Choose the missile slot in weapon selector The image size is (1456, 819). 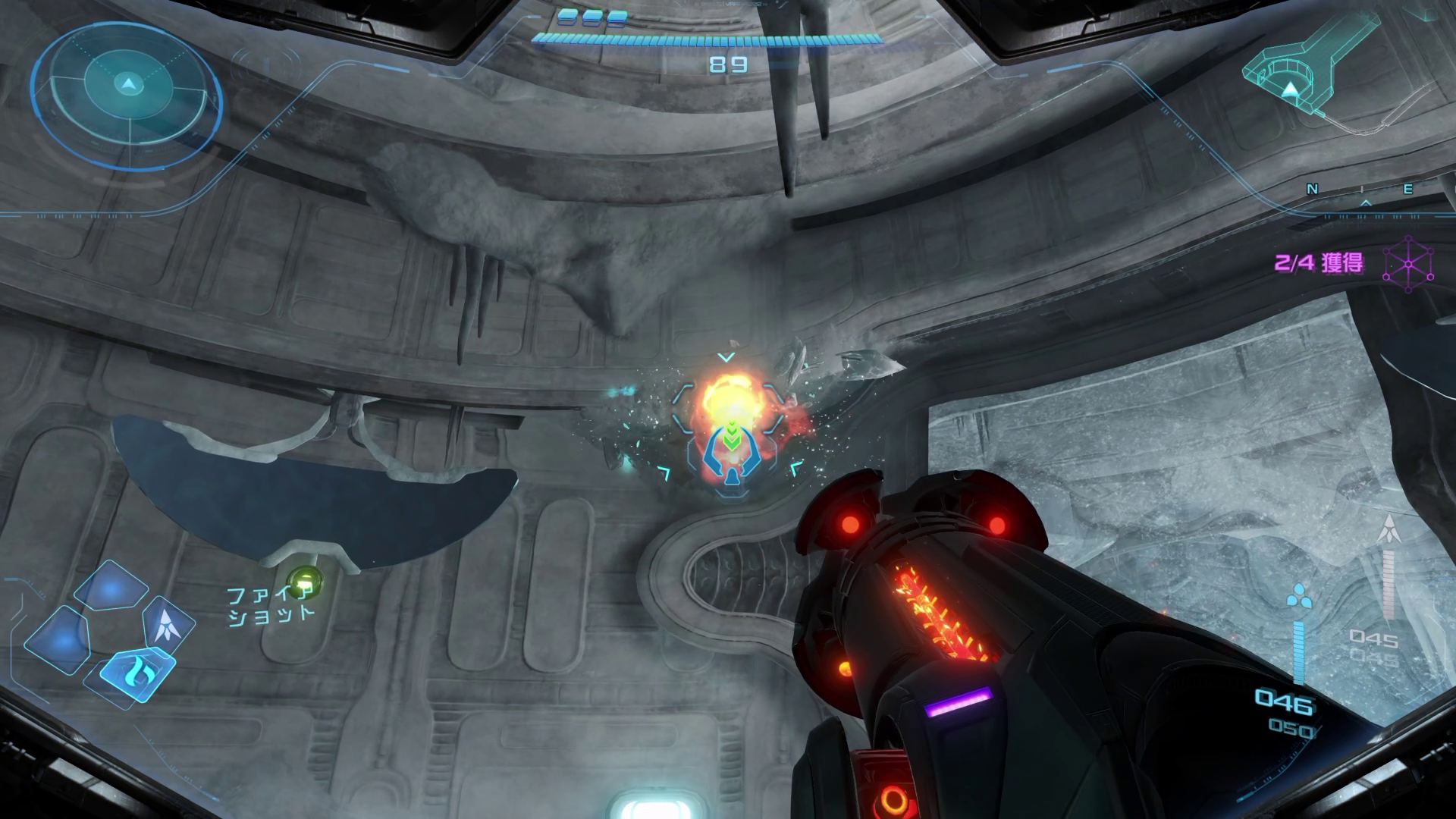click(169, 626)
